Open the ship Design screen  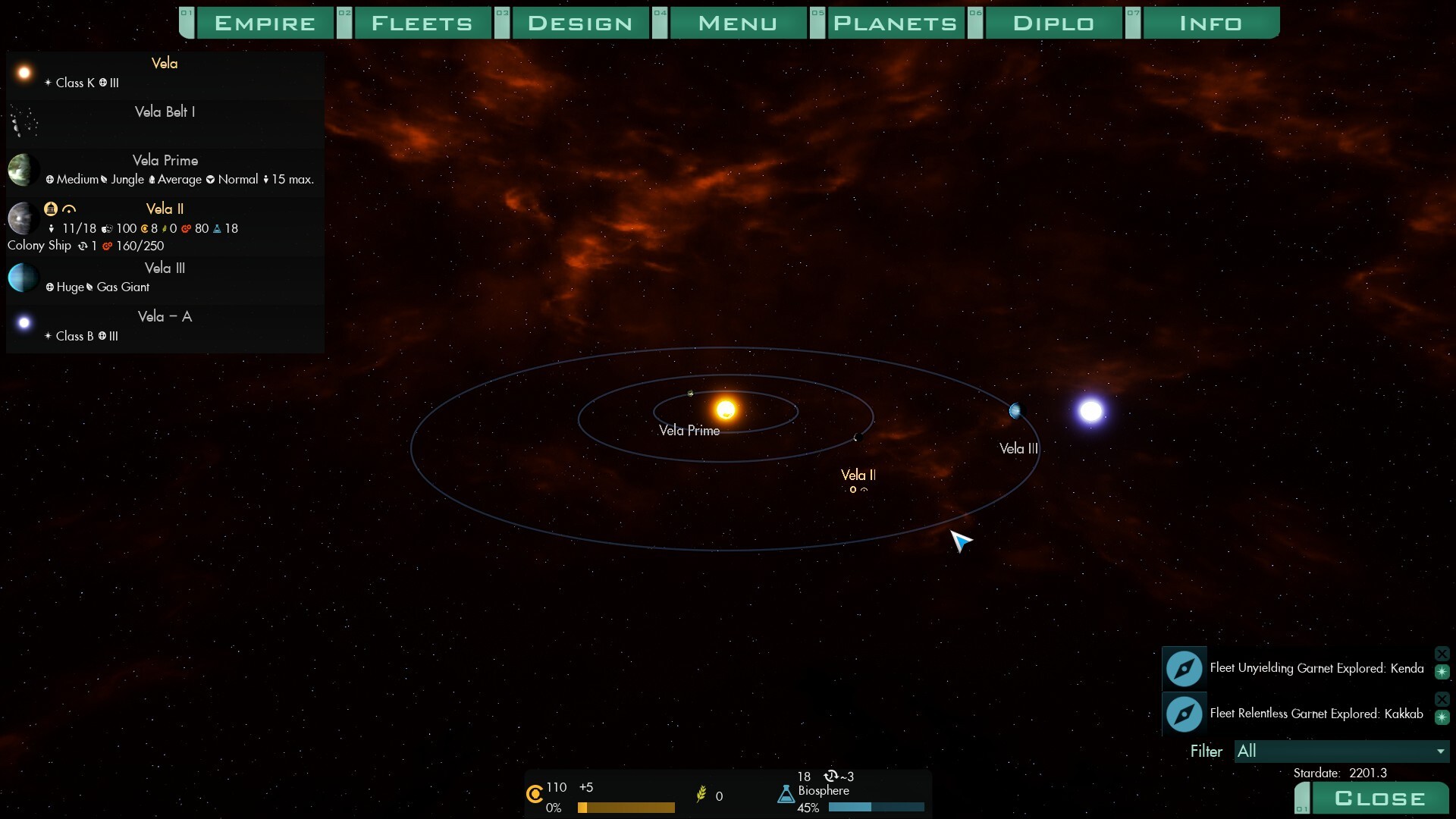point(580,24)
